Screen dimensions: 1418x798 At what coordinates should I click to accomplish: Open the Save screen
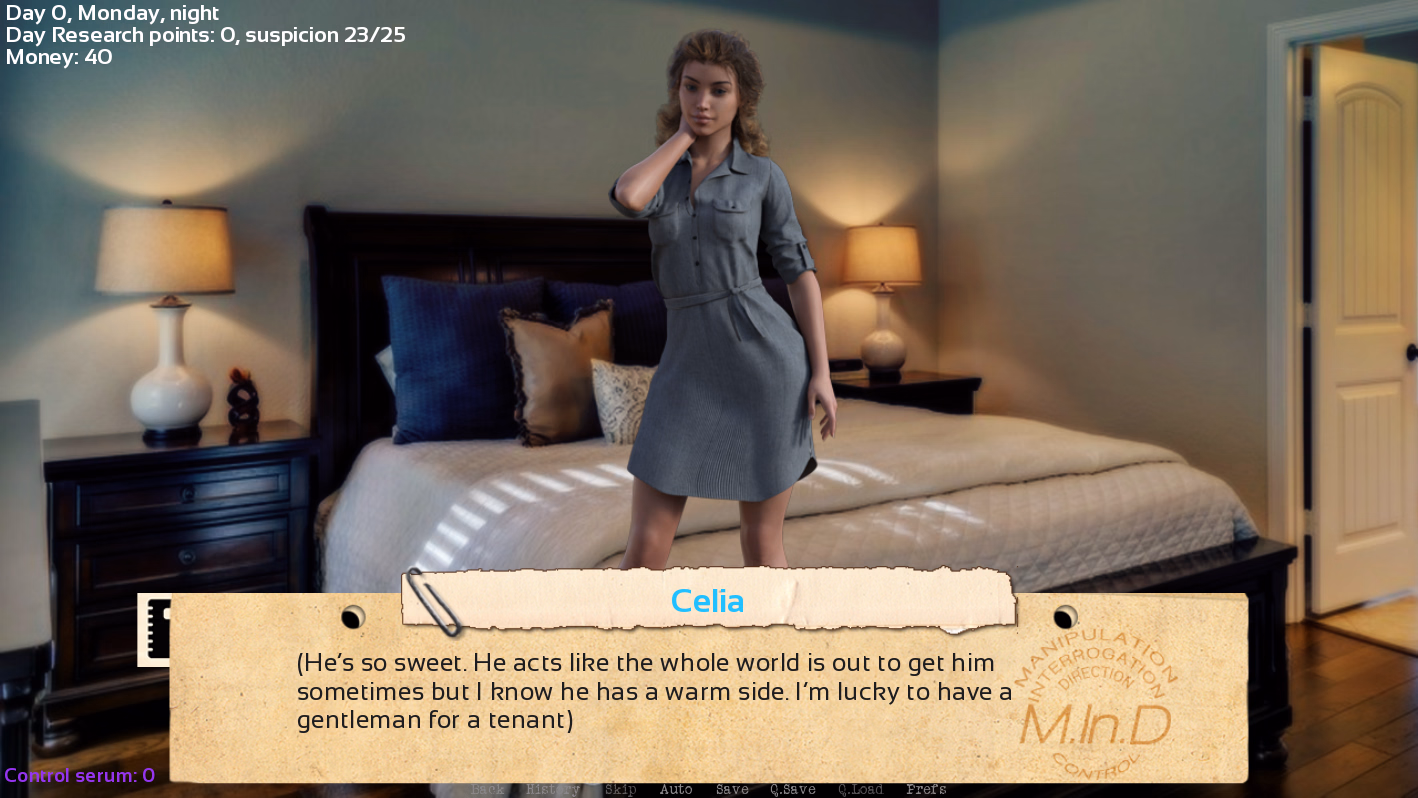coord(732,789)
